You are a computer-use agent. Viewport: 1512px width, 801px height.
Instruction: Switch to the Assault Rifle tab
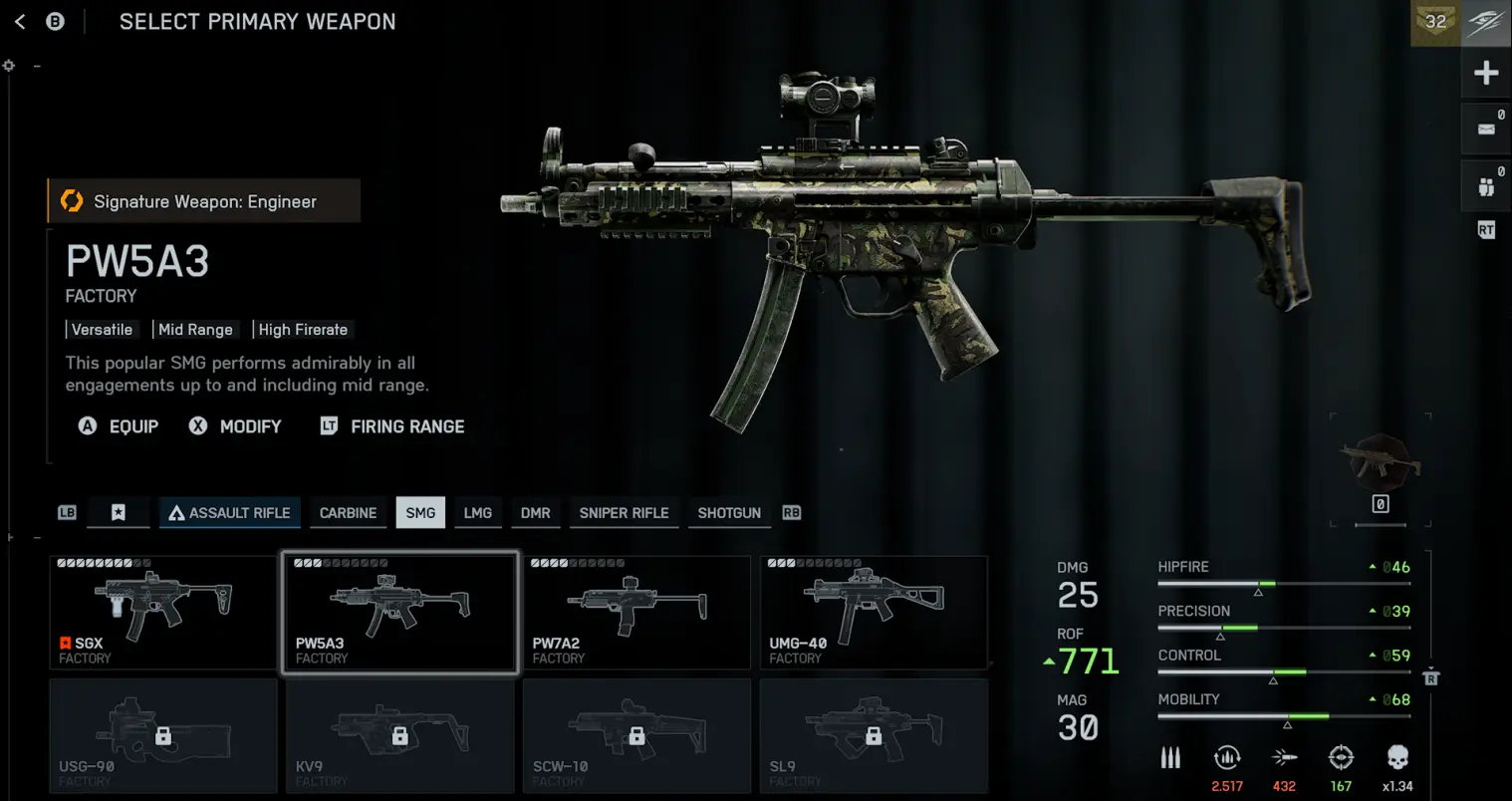coord(229,513)
